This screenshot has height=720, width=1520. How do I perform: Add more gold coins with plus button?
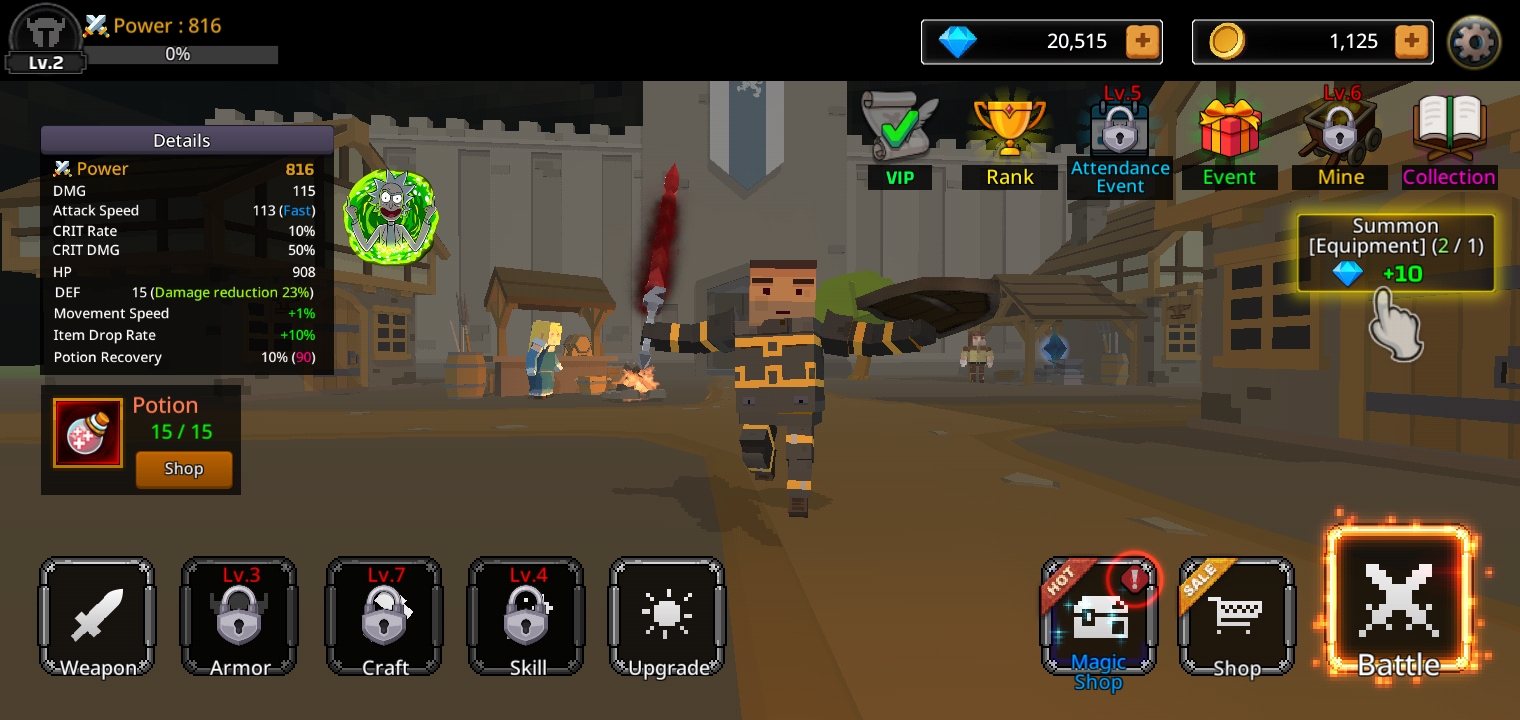pos(1410,41)
